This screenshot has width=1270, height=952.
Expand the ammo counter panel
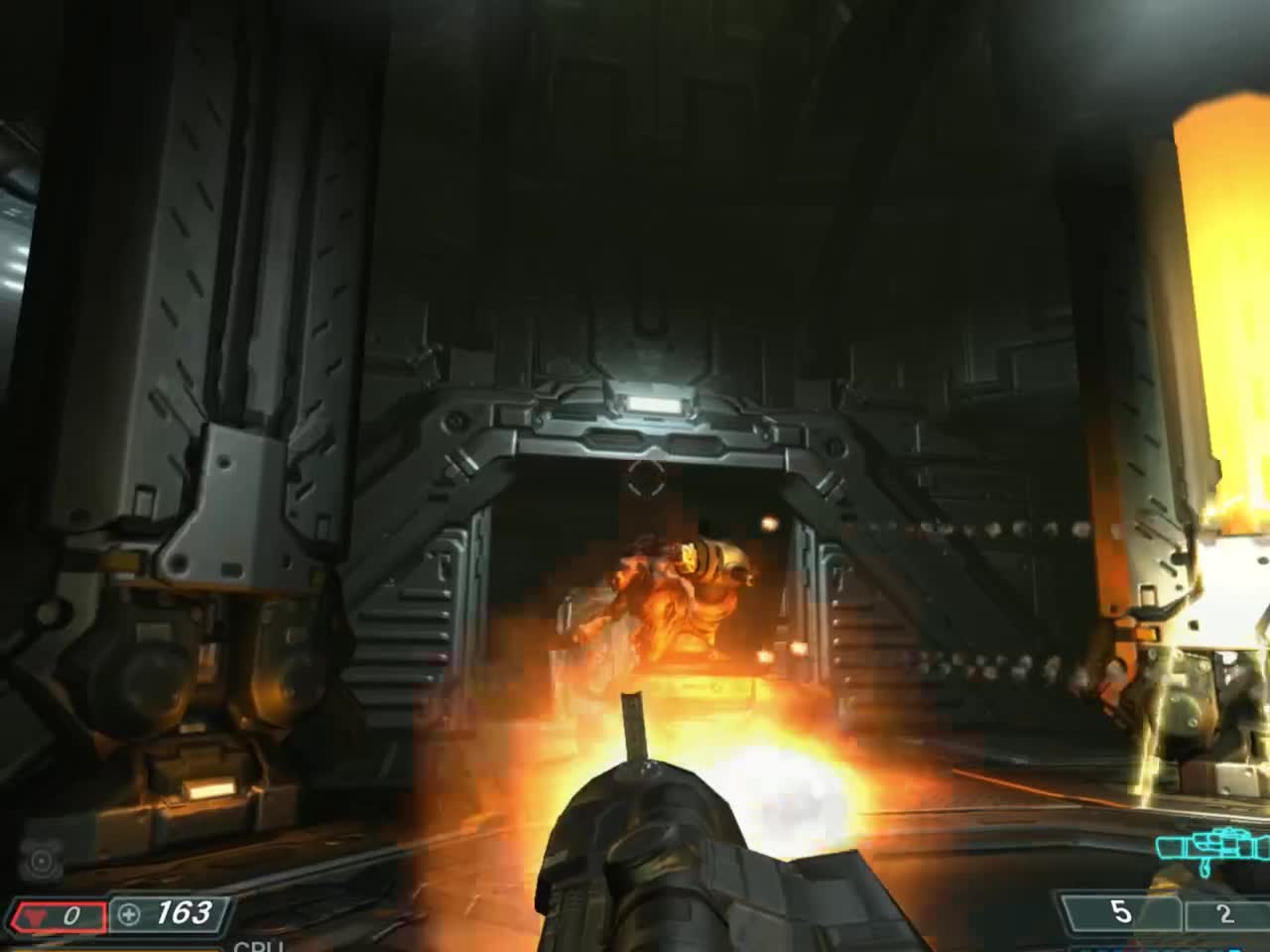[x=1161, y=912]
